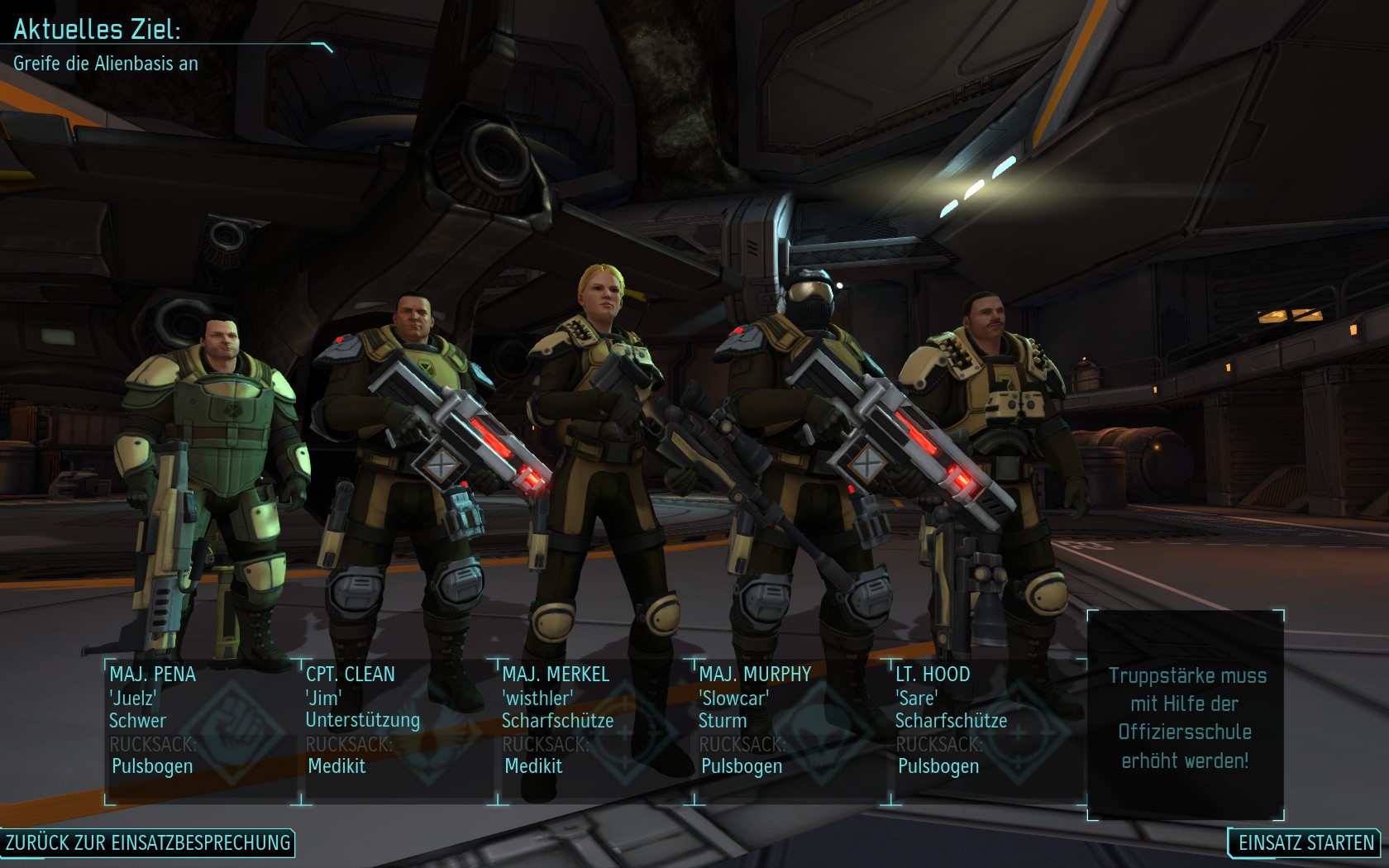Viewport: 1389px width, 868px height.
Task: Start the mission with Einsatz Starten
Action: (x=1305, y=842)
